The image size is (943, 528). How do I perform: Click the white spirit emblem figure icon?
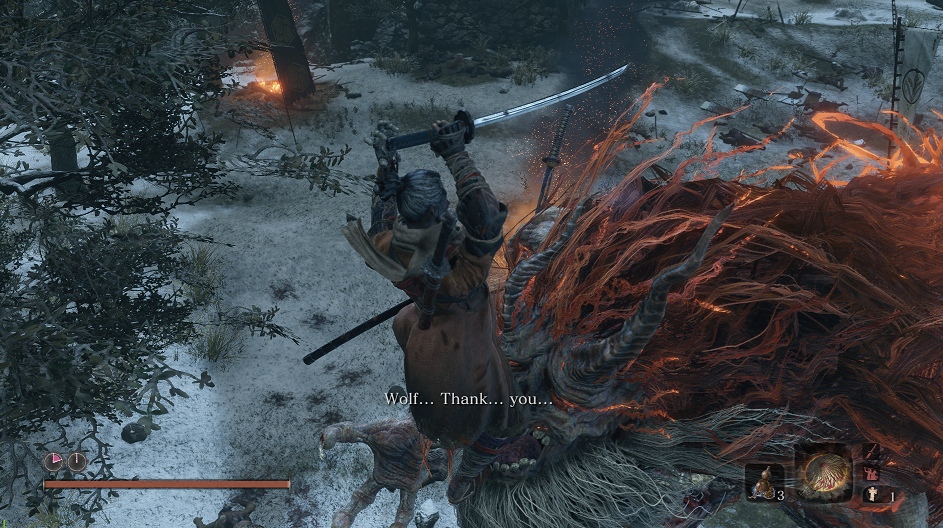pyautogui.click(x=872, y=493)
